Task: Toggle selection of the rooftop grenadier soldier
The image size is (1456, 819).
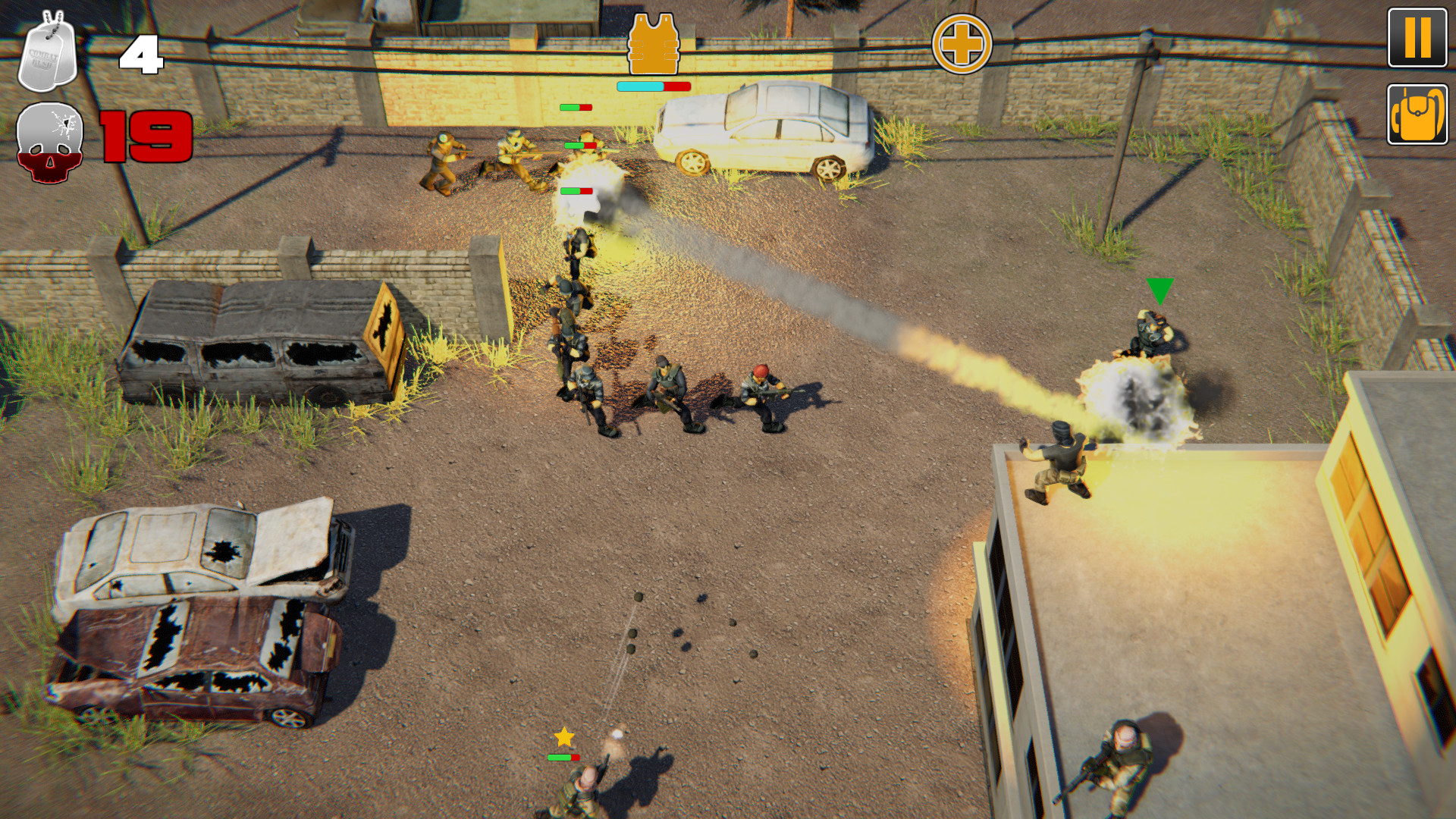Action: (1062, 463)
